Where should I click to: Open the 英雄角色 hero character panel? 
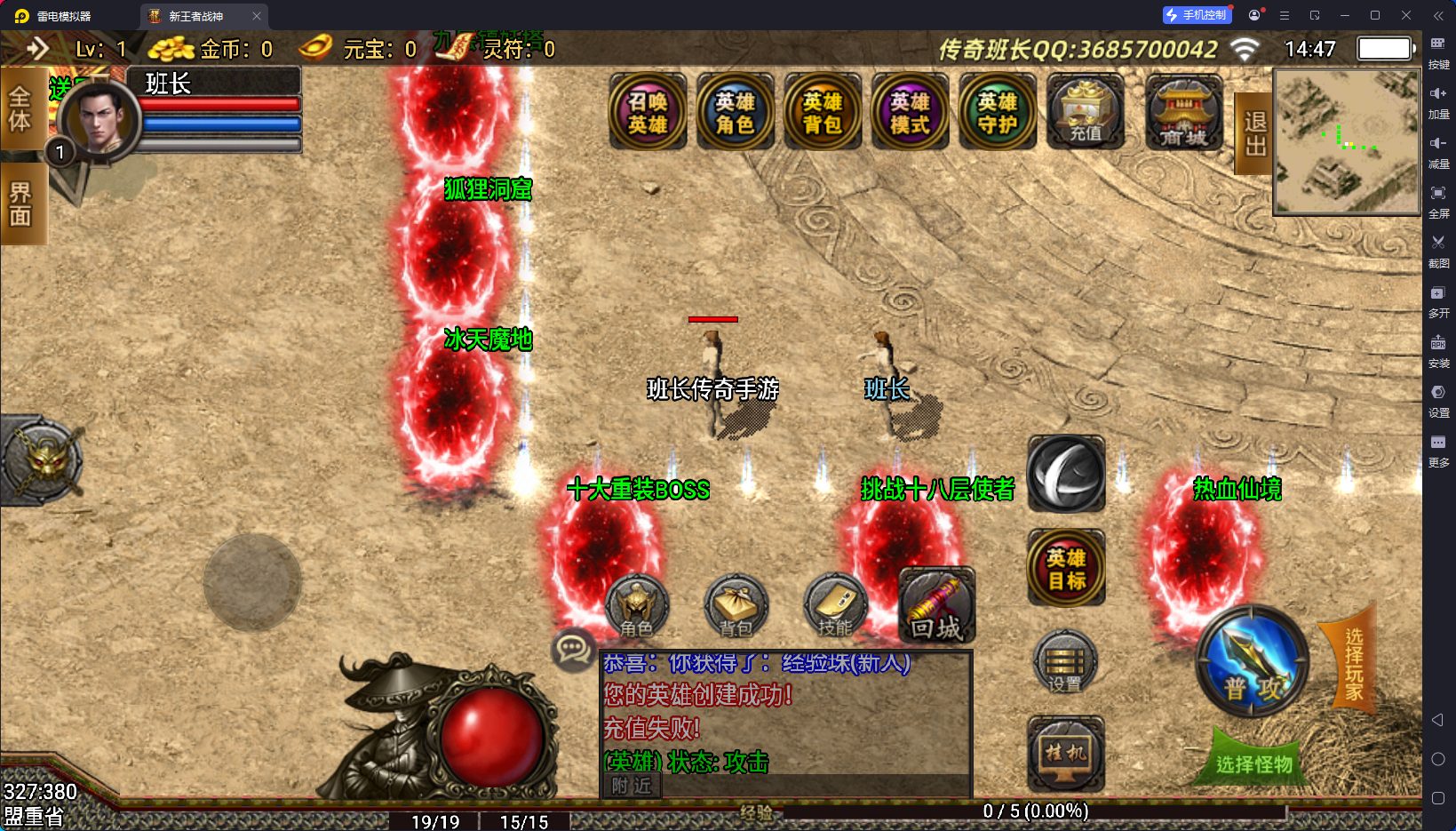[735, 113]
